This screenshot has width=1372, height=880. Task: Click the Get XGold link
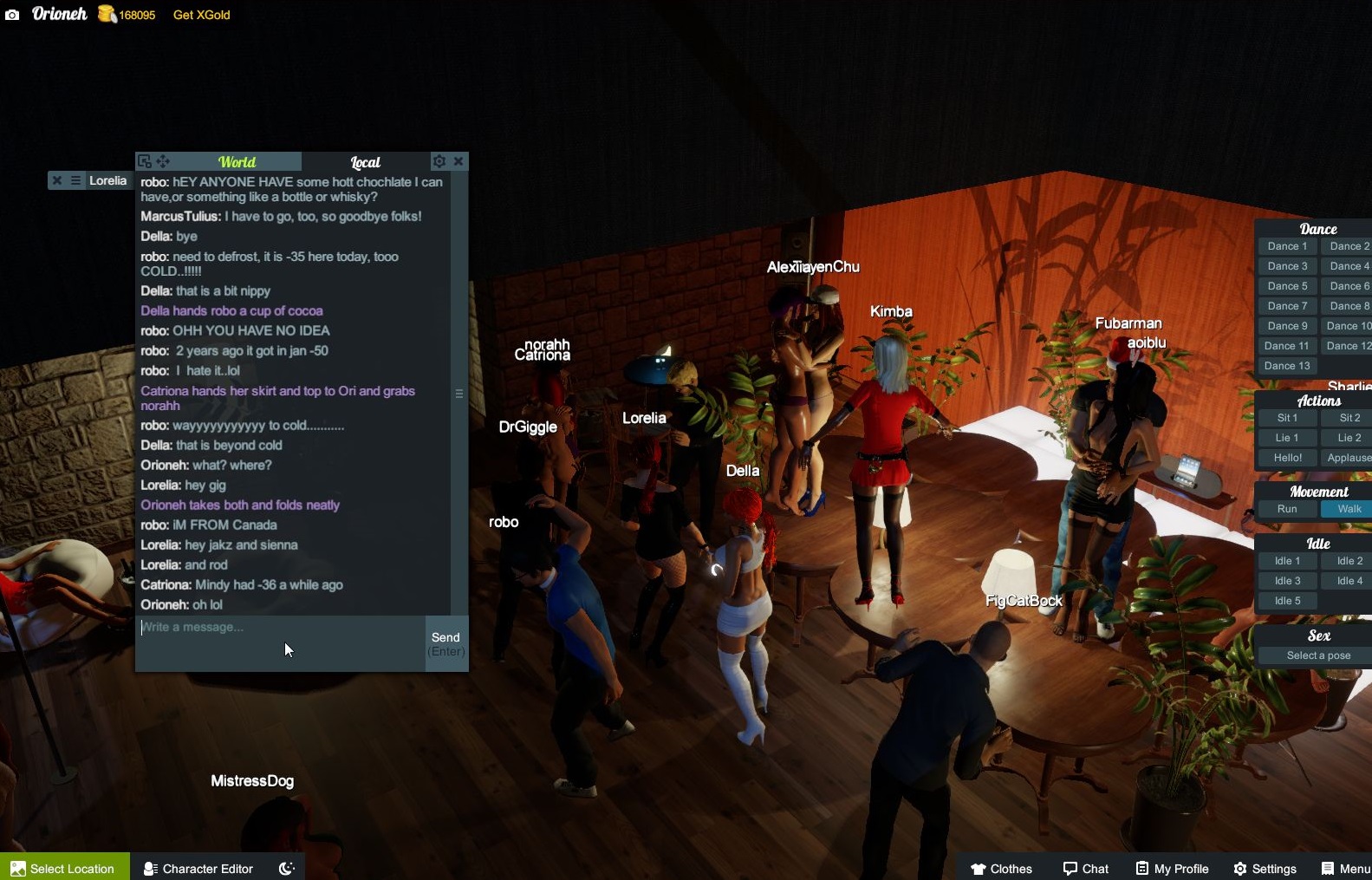click(200, 15)
